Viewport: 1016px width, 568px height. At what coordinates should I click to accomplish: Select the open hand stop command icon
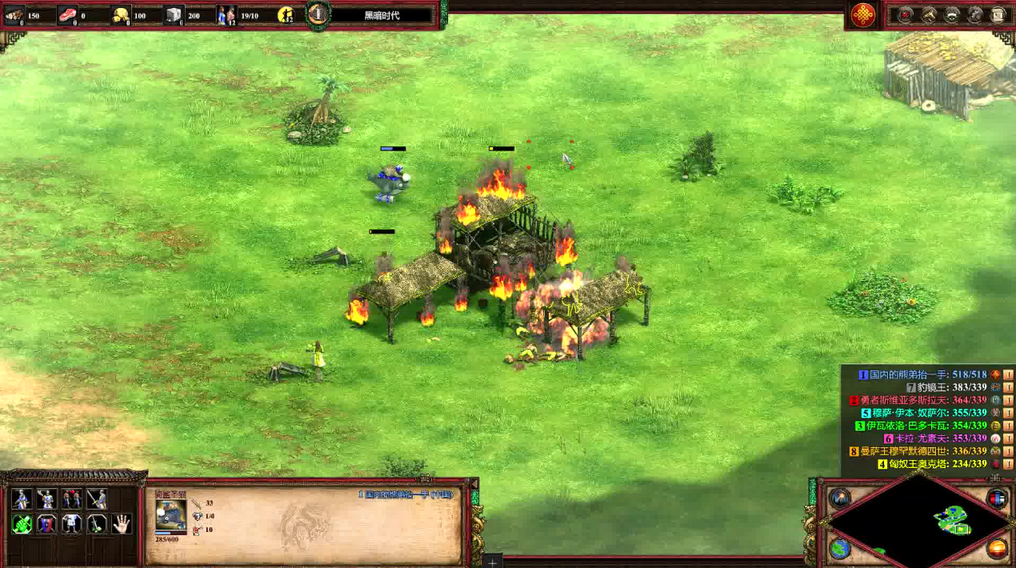[x=122, y=523]
